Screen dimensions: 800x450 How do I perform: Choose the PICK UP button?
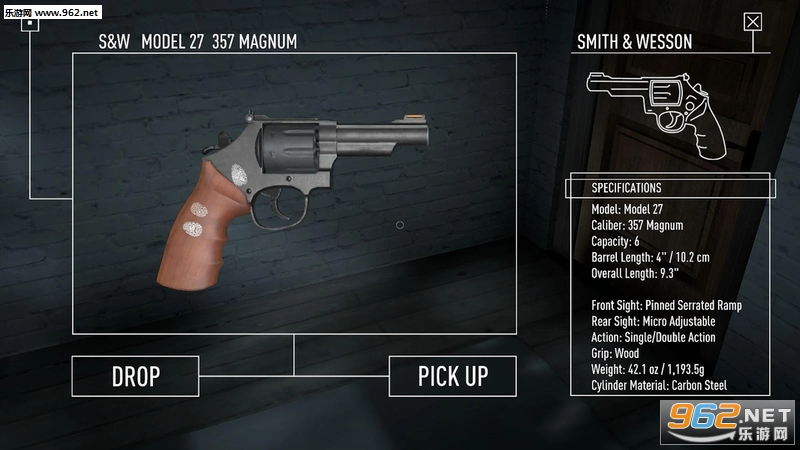[452, 376]
